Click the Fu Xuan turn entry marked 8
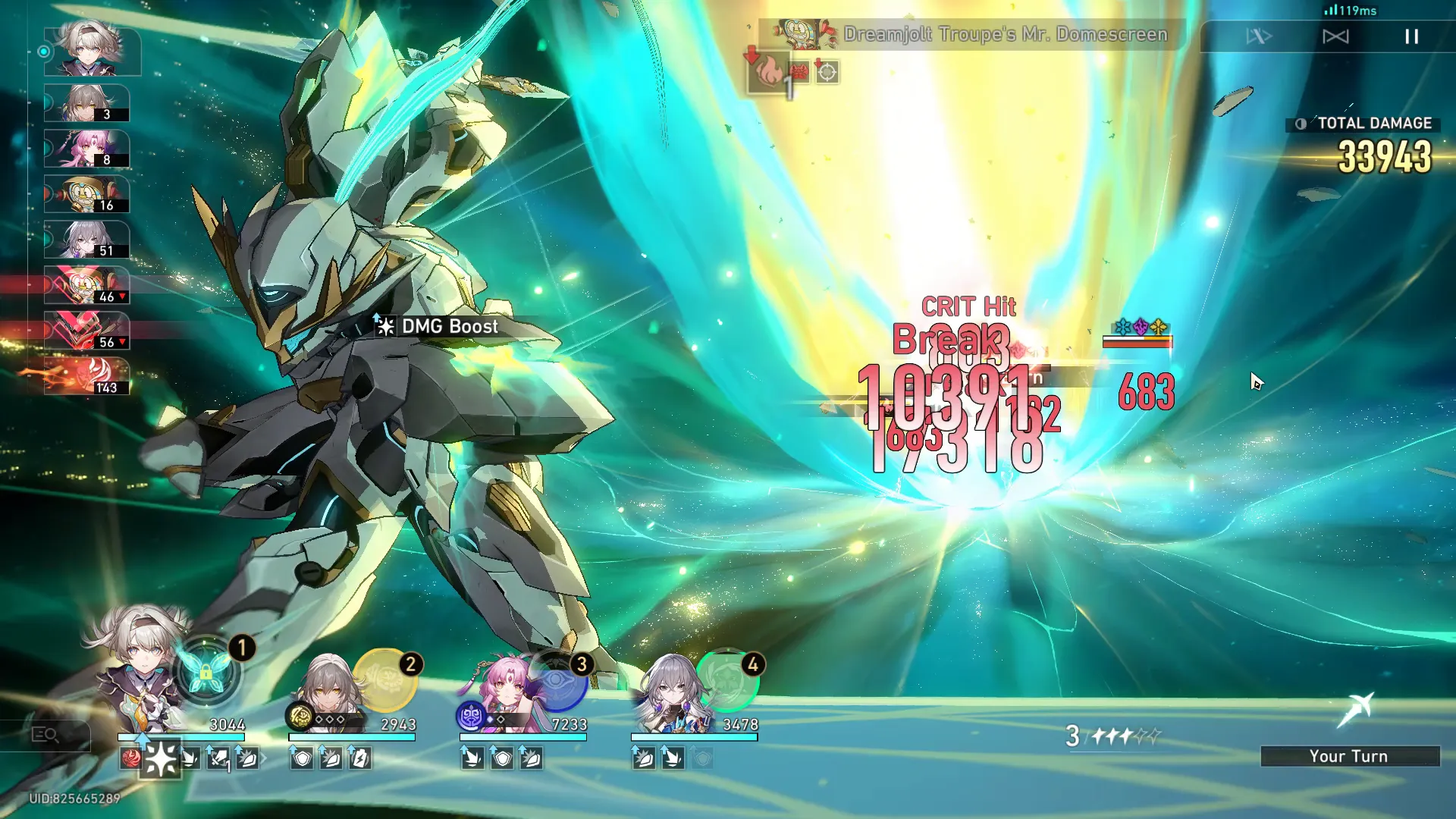The image size is (1456, 819). click(x=86, y=149)
